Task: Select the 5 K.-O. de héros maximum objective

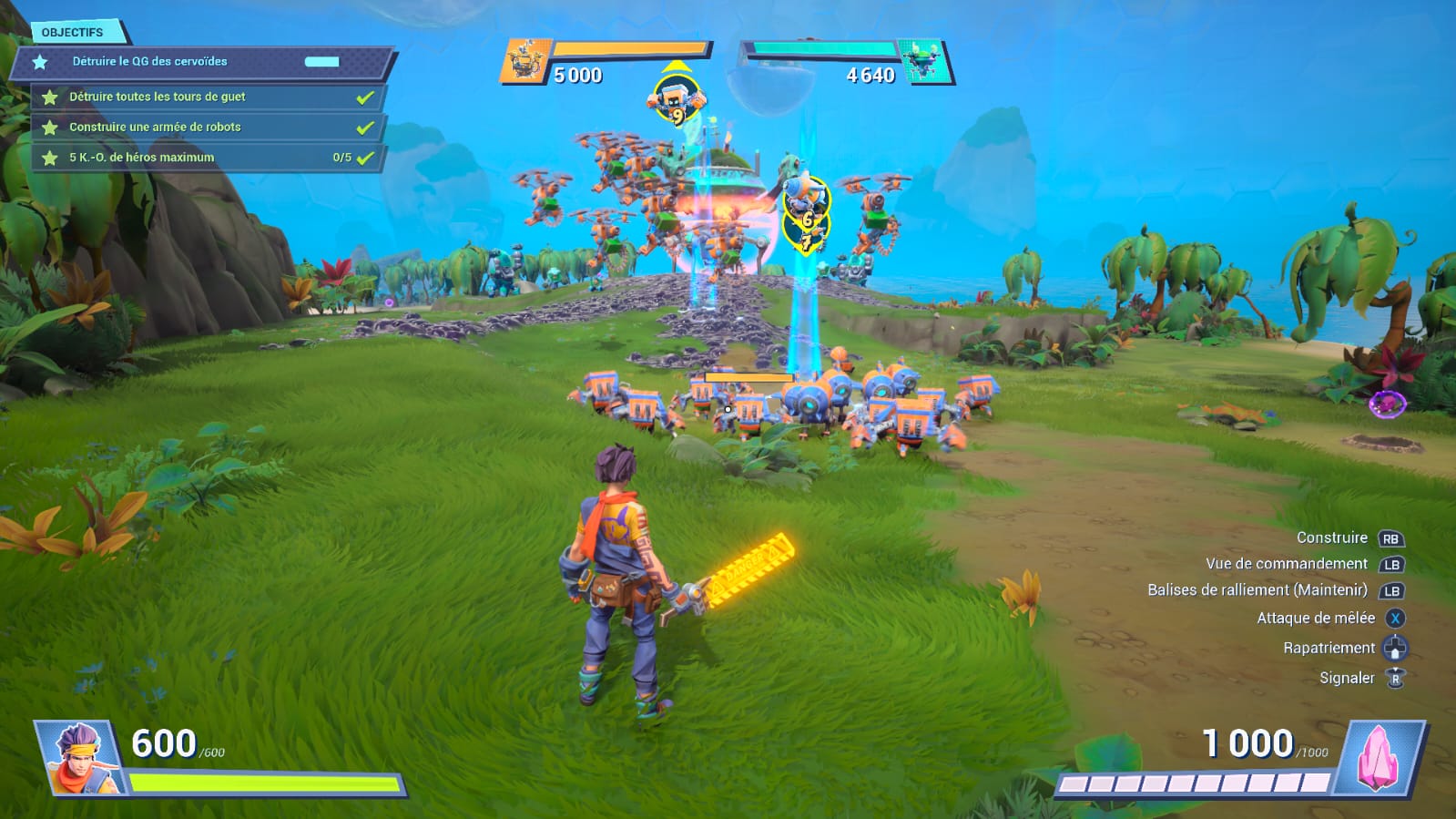Action: [142, 158]
